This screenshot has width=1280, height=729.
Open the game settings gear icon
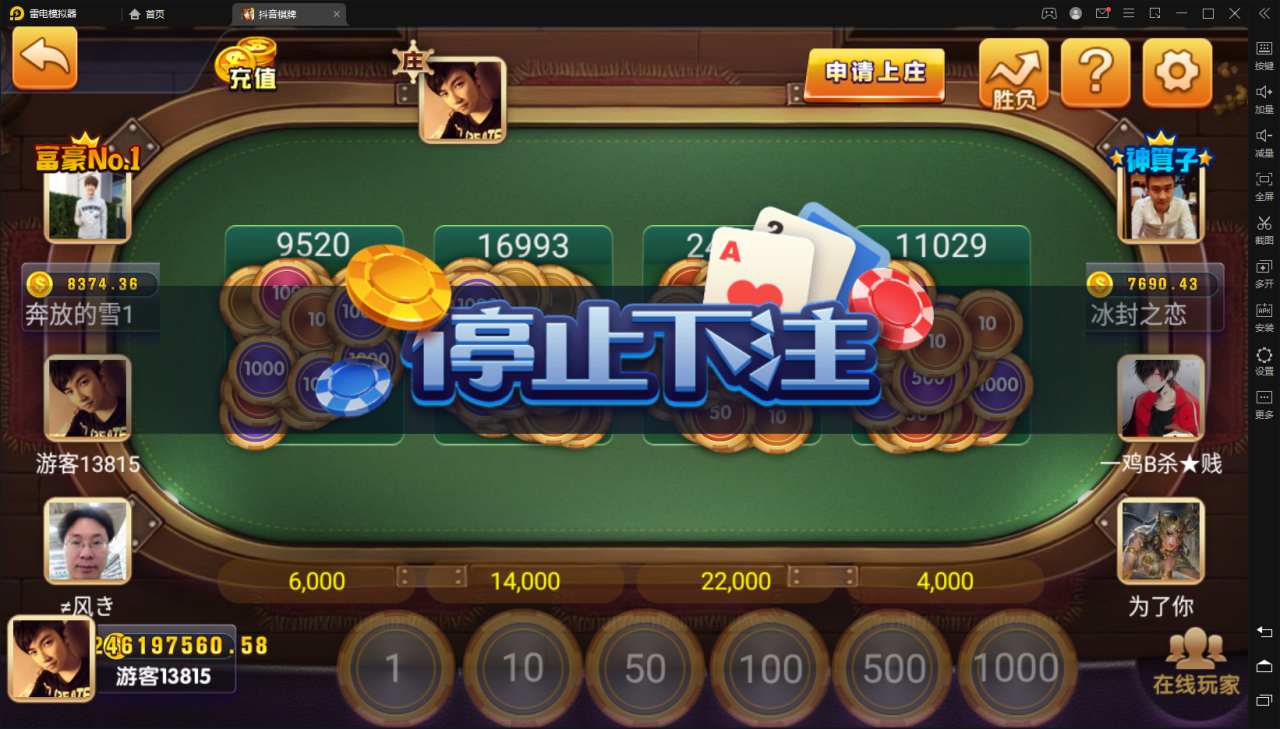(x=1177, y=72)
